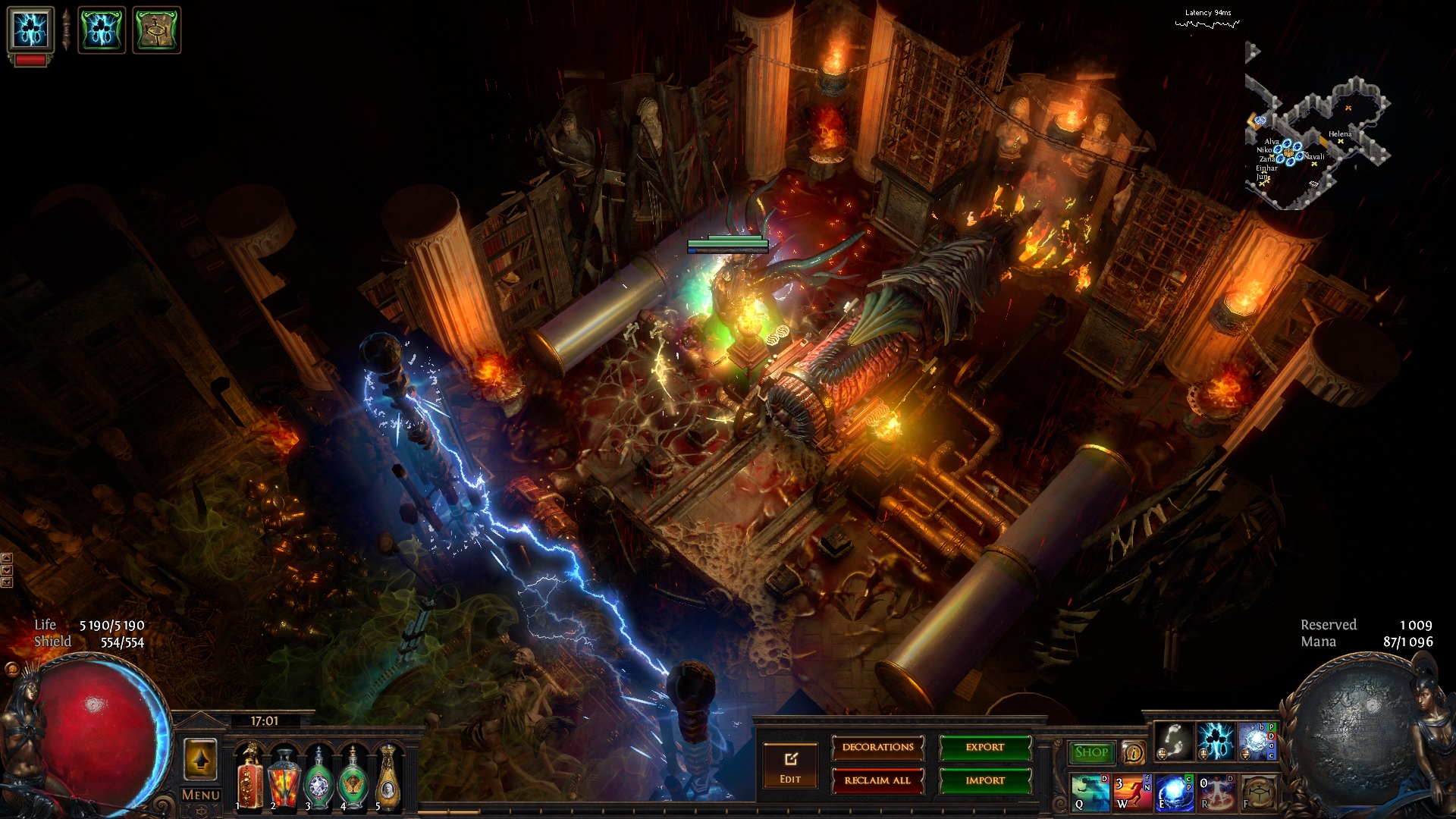Use the red life flask in slot 1
The width and height of the screenshot is (1456, 819).
pyautogui.click(x=249, y=777)
